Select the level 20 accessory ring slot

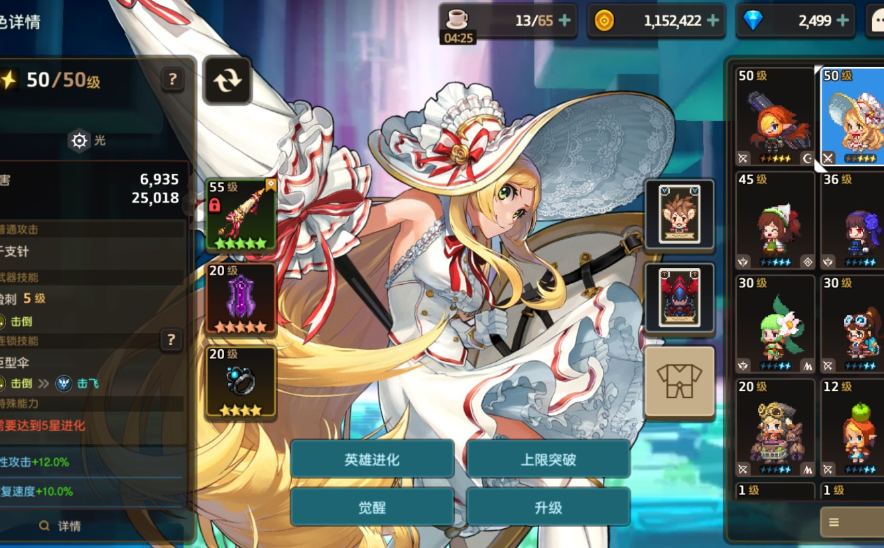(x=240, y=381)
